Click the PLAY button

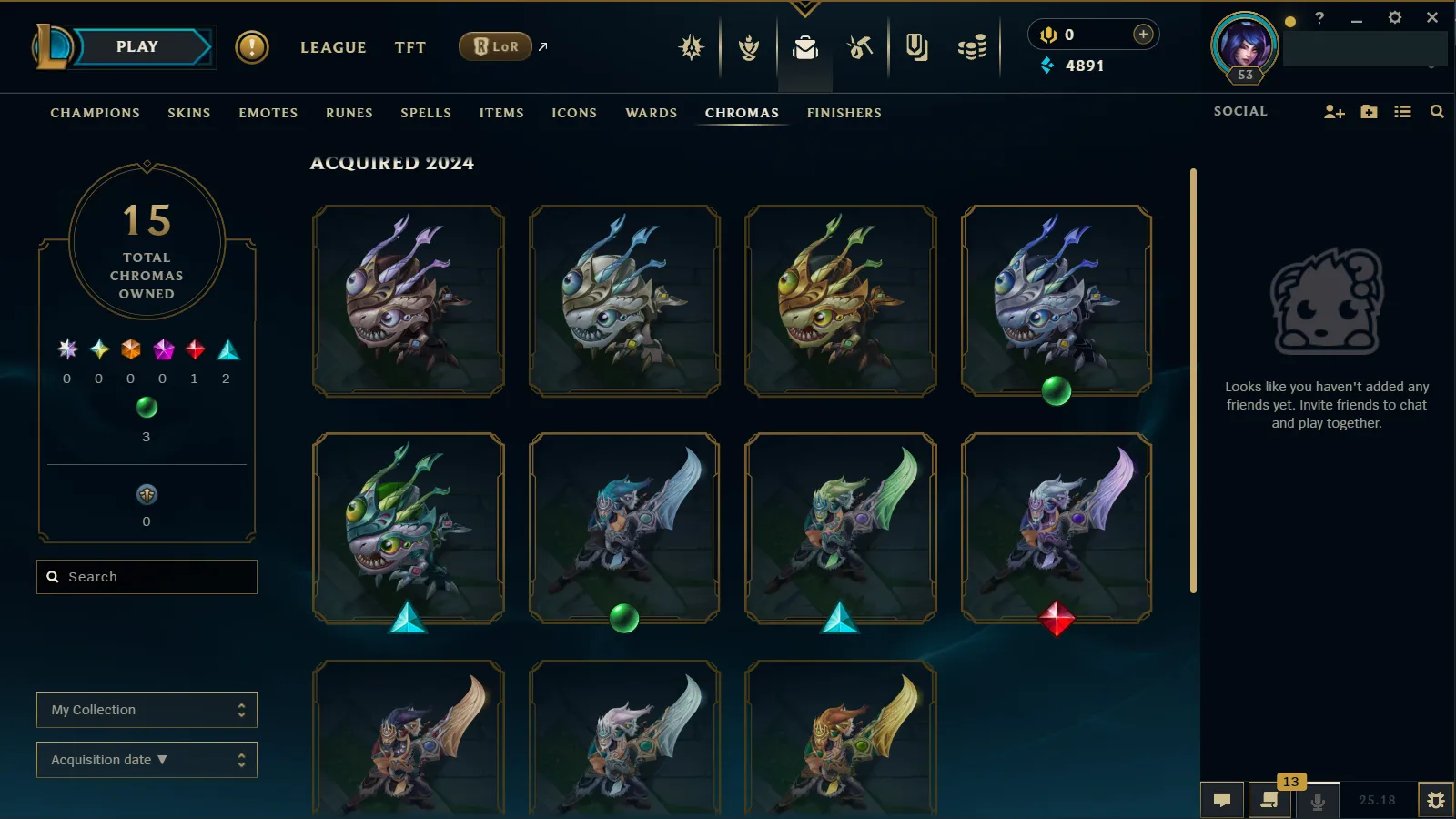[x=137, y=46]
